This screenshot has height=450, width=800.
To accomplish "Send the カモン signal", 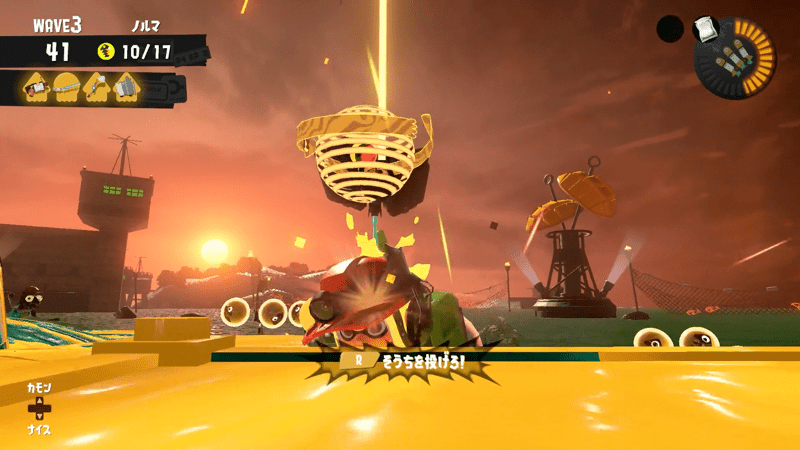I will 39,387.
